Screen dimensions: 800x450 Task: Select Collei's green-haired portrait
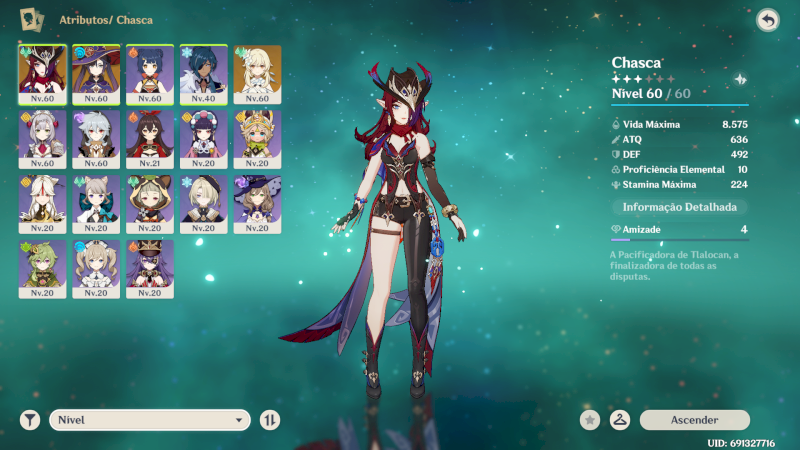[42, 269]
